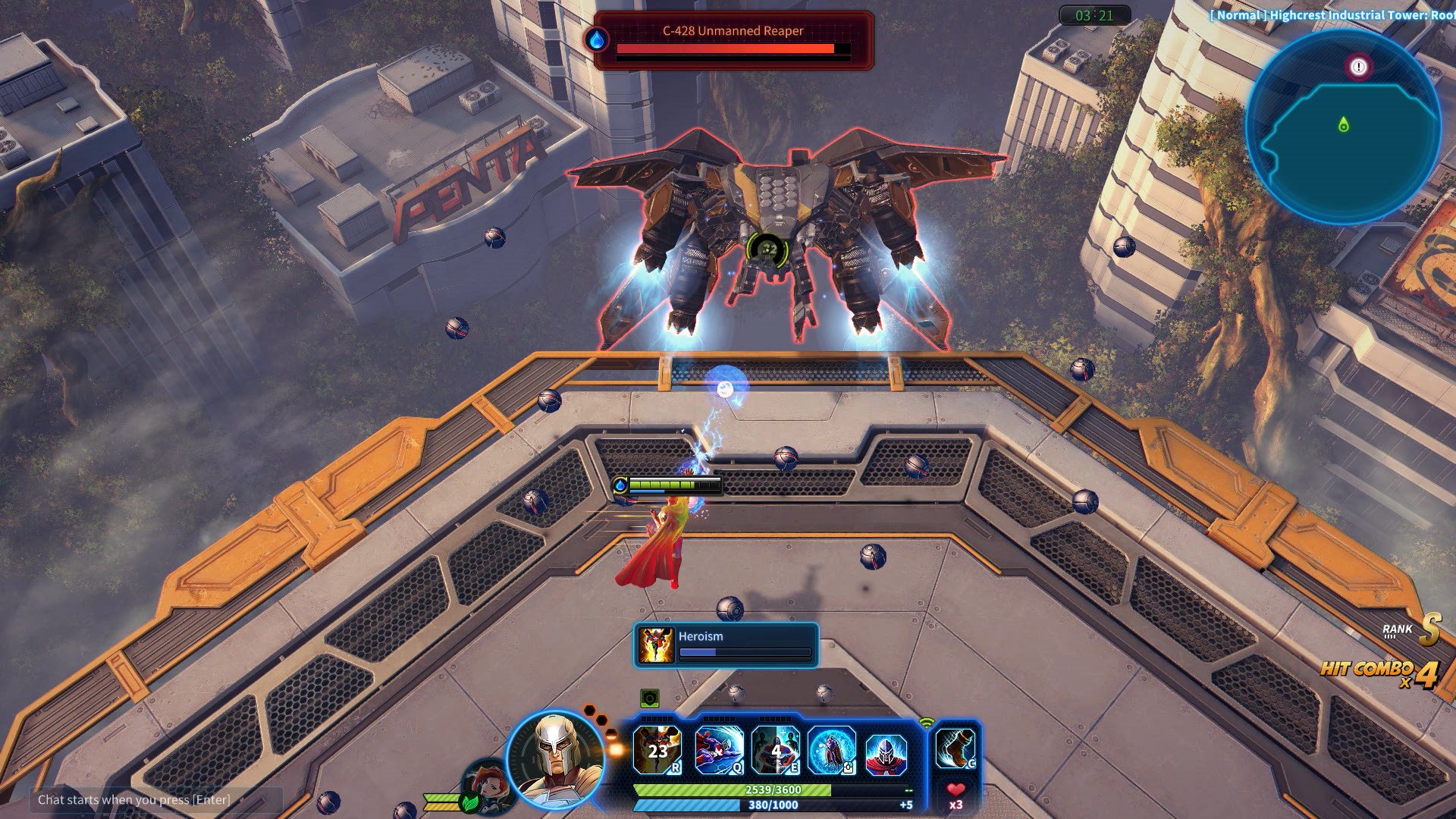The image size is (1456, 819).
Task: Open the circular minimap
Action: 1343,127
